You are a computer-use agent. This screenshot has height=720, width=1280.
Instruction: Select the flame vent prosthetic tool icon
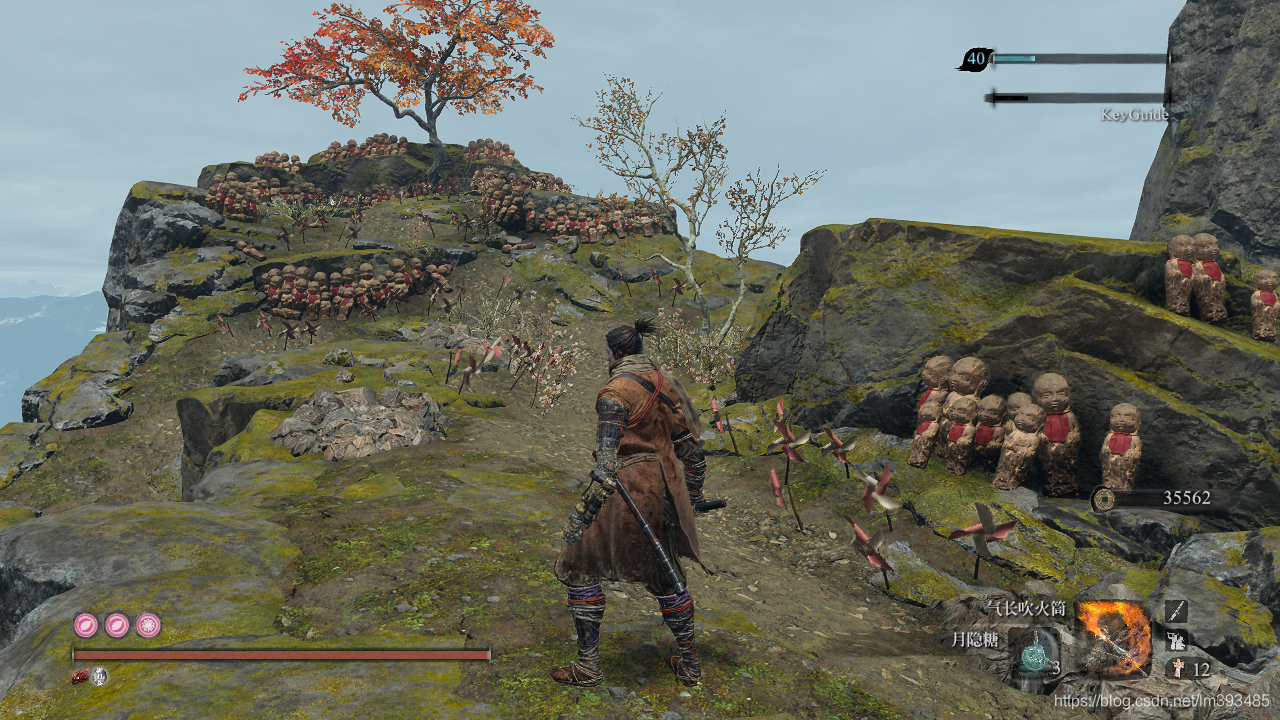point(1114,637)
